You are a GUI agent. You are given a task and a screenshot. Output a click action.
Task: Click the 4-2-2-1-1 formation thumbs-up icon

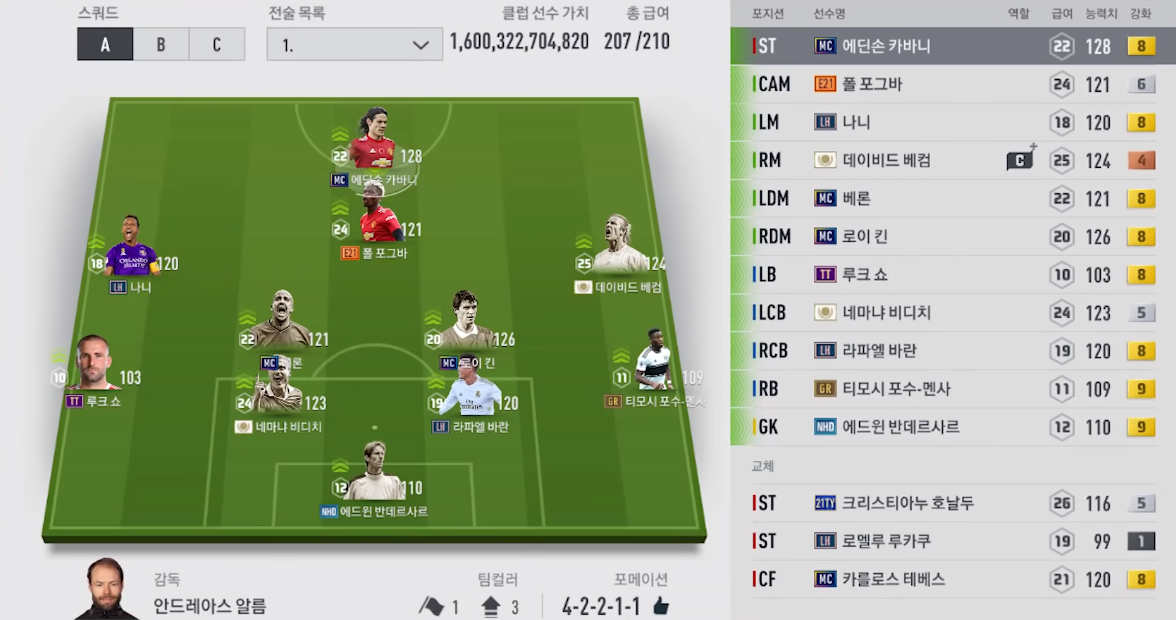660,606
